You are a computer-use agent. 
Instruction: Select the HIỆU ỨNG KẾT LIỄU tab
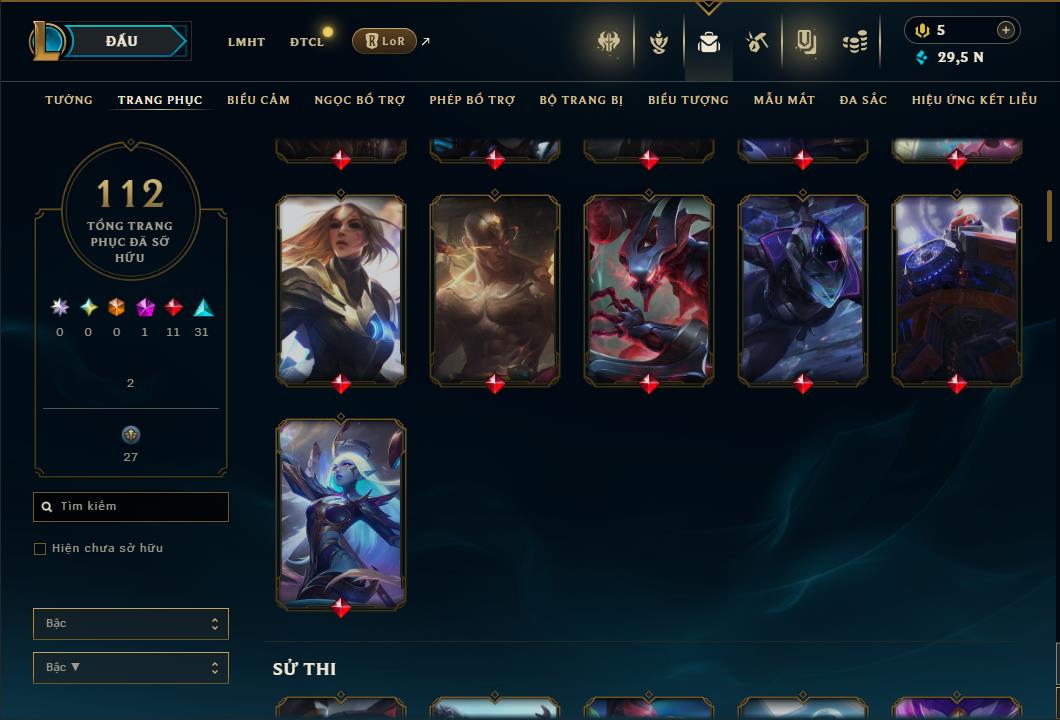pos(975,100)
